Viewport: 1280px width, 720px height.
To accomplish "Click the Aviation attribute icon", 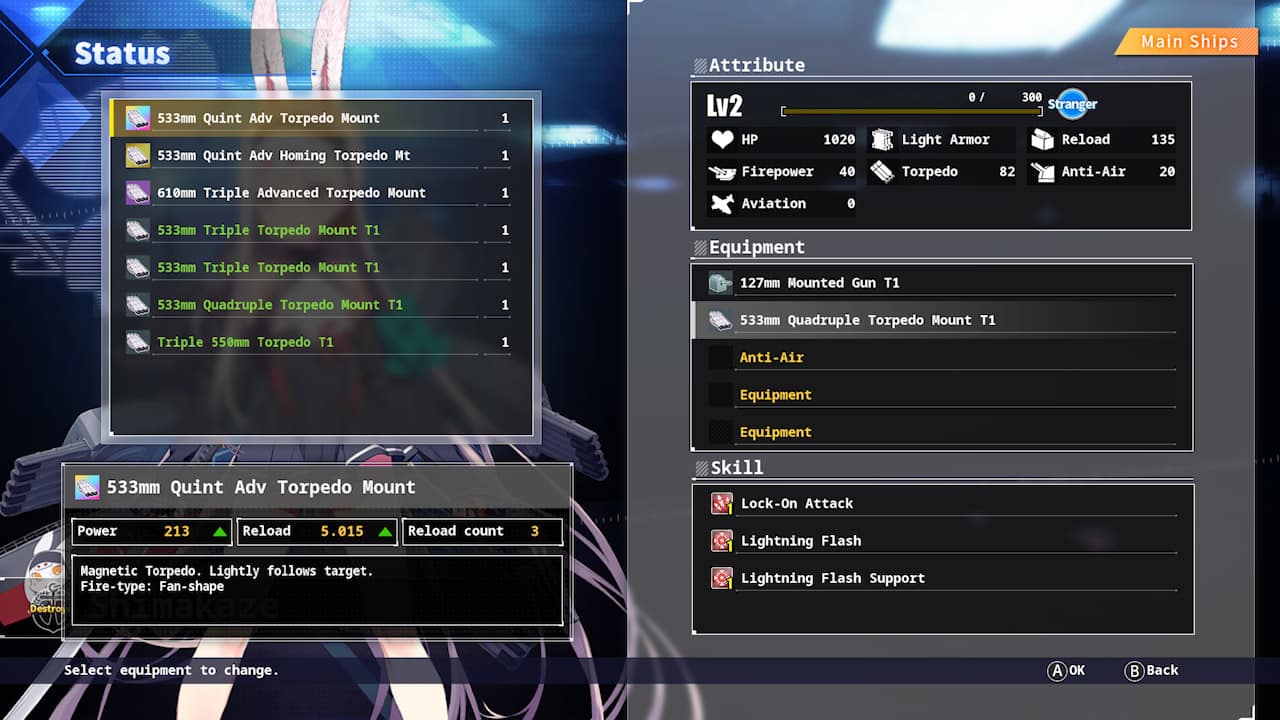I will (723, 203).
